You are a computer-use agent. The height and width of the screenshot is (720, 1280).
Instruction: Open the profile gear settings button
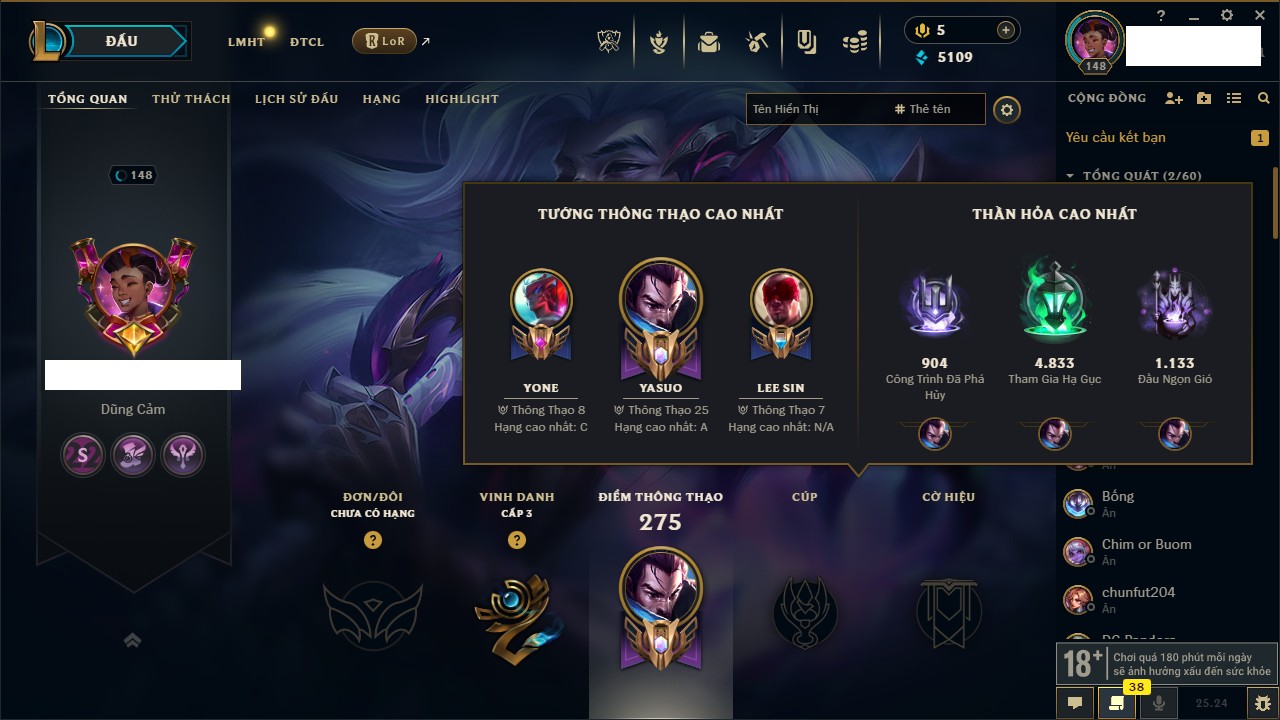(1007, 109)
